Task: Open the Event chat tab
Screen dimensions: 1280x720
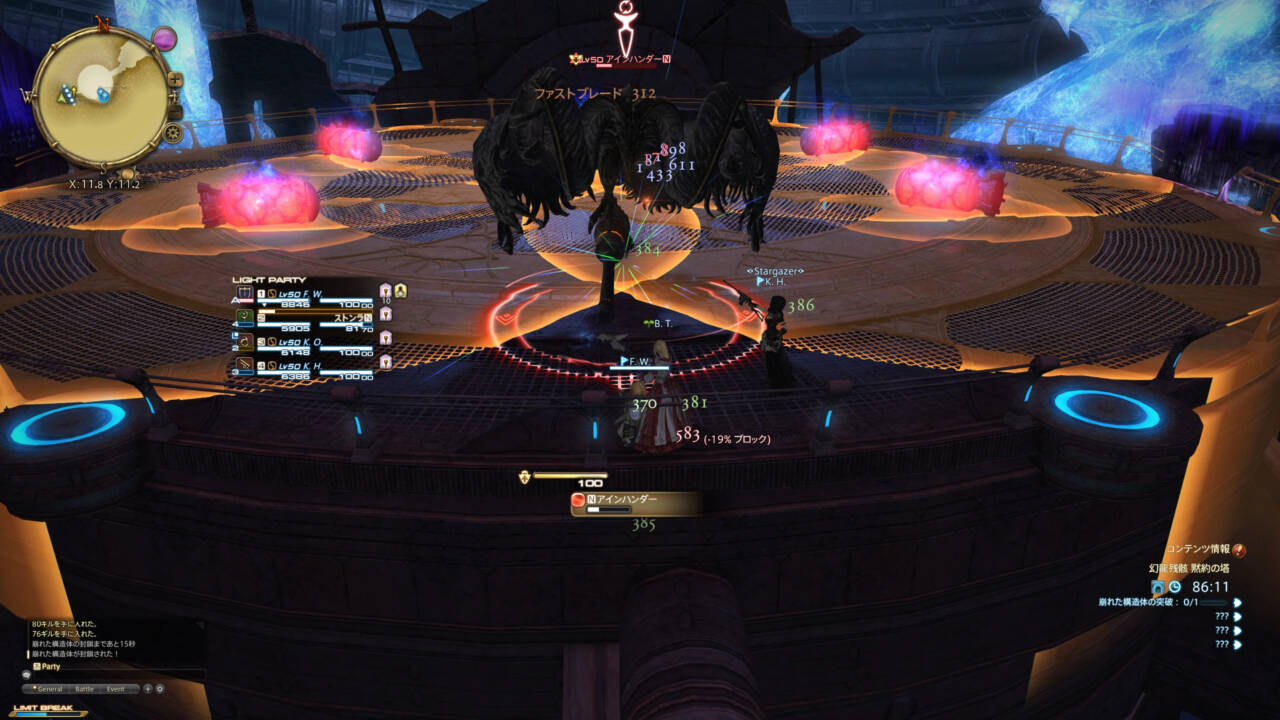Action: pos(116,689)
